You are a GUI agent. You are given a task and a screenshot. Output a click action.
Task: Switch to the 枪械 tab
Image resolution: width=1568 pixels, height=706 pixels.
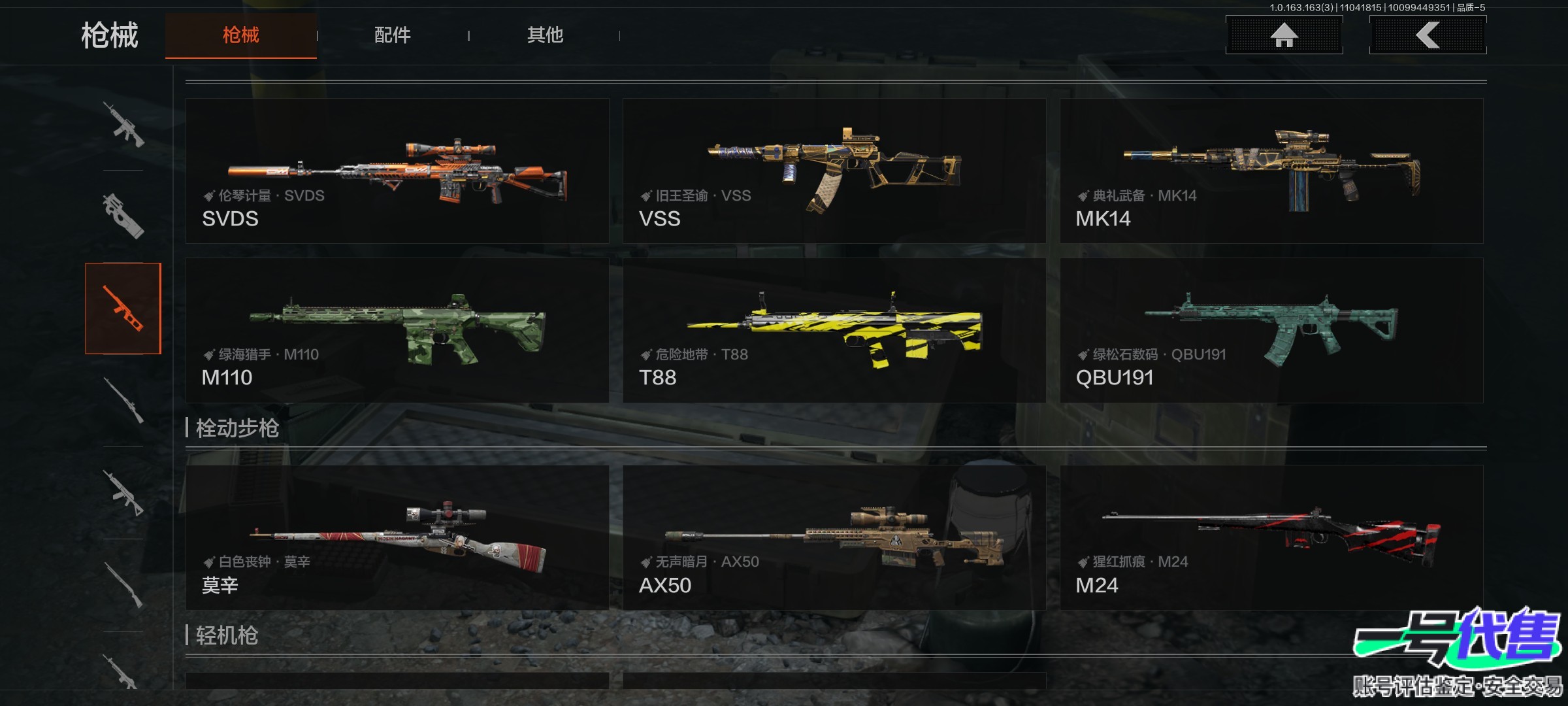240,35
